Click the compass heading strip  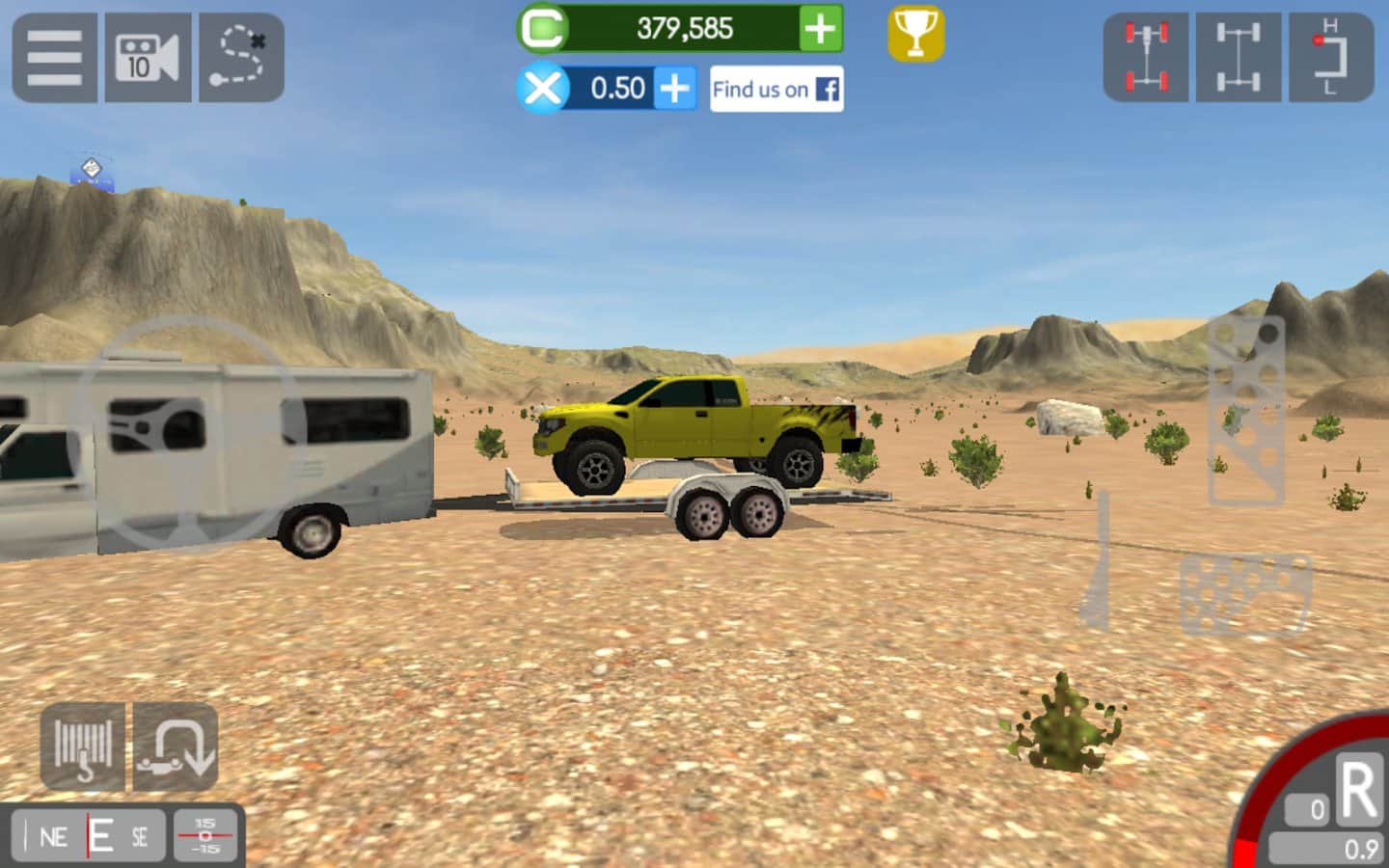(90, 836)
